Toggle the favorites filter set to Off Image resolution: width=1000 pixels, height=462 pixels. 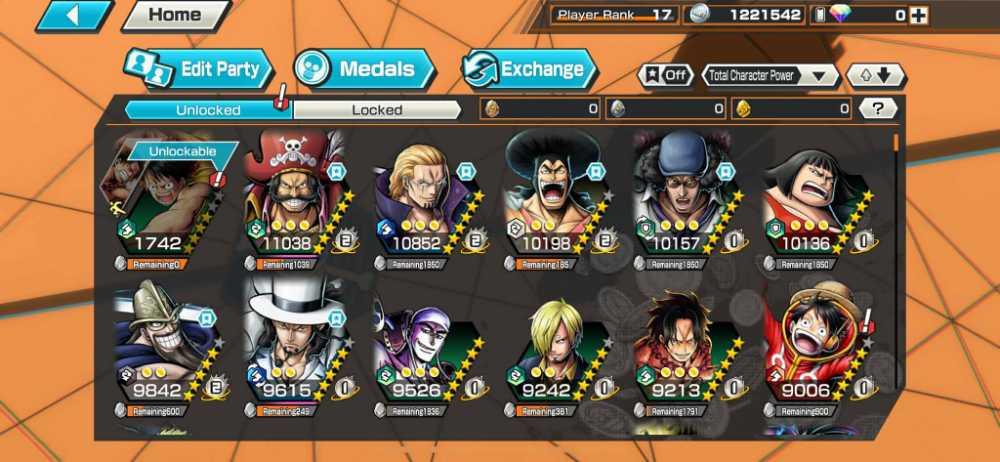click(x=667, y=75)
